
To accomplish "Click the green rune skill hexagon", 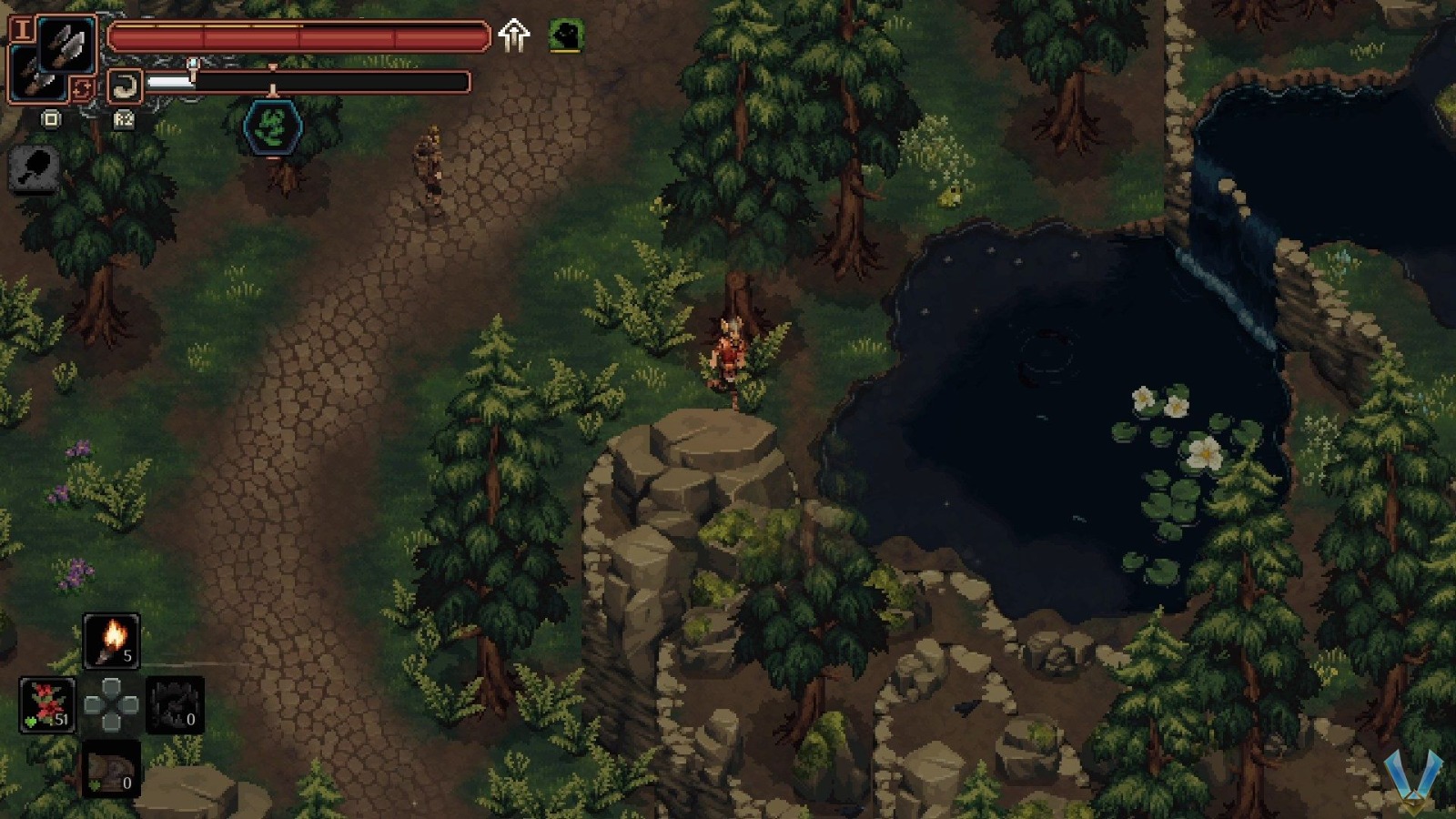I will click(x=271, y=127).
